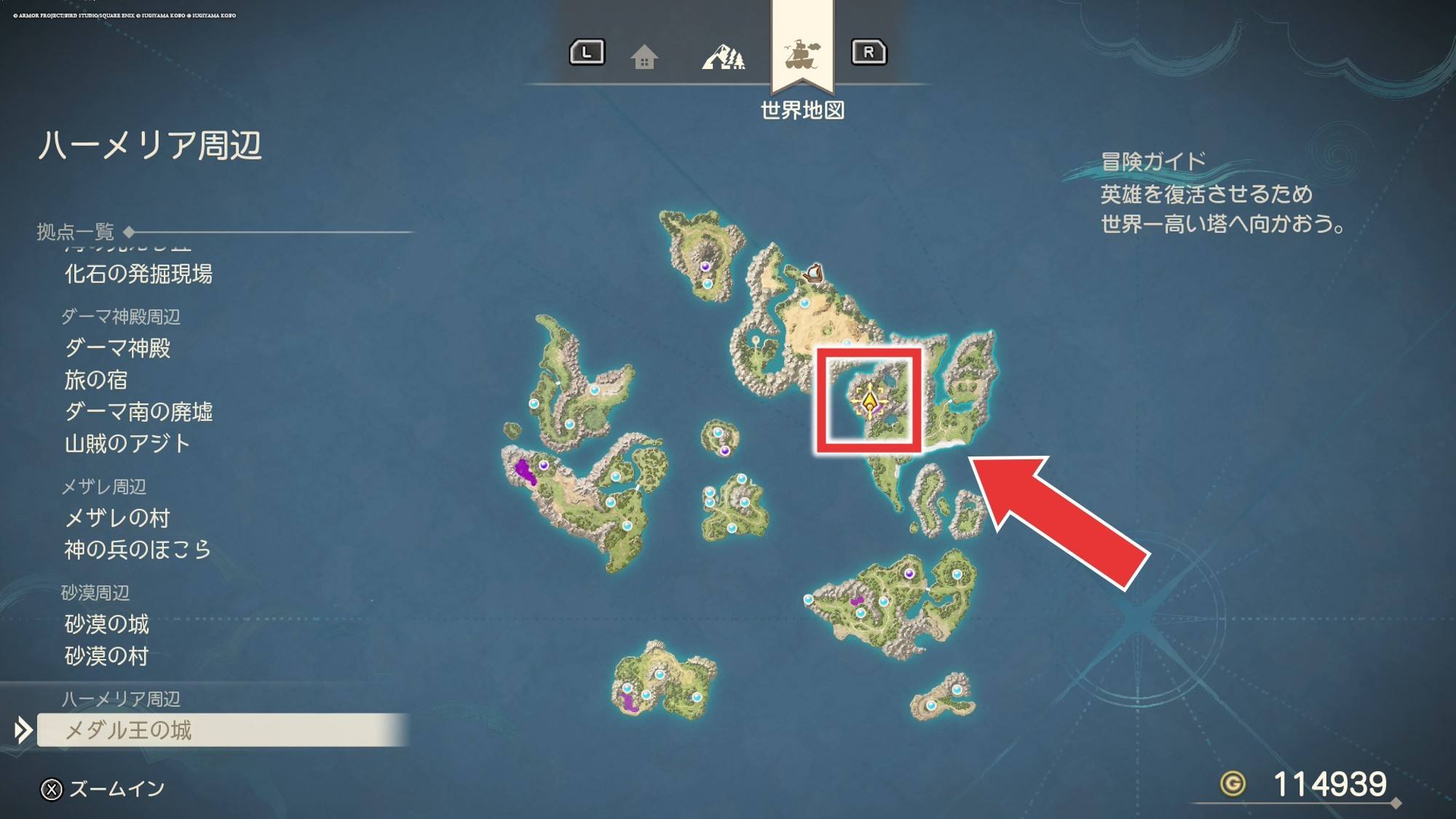Select 神の兵のほこら entry
Image resolution: width=1456 pixels, height=819 pixels.
tap(138, 550)
